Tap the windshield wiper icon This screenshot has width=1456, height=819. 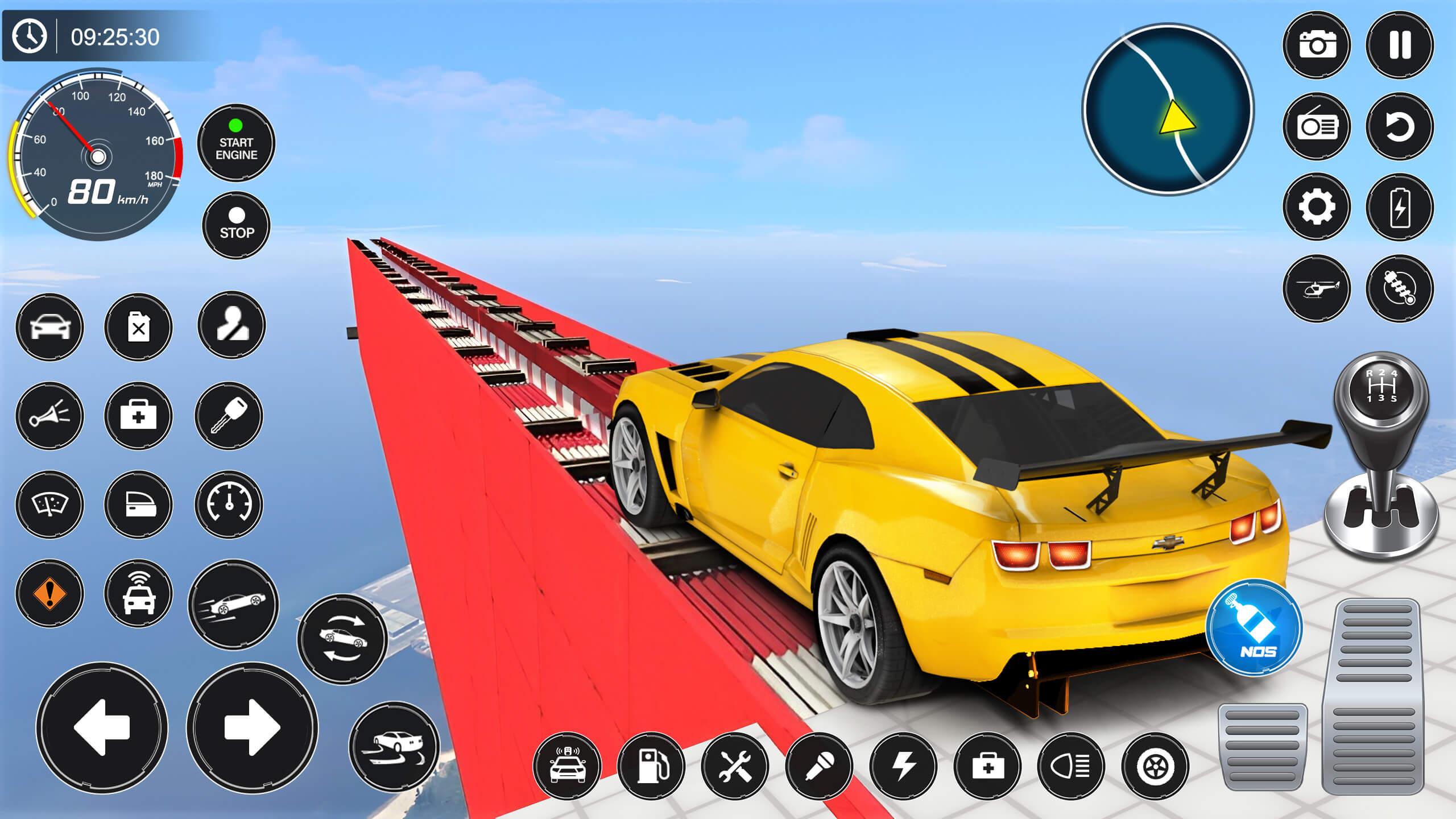49,504
